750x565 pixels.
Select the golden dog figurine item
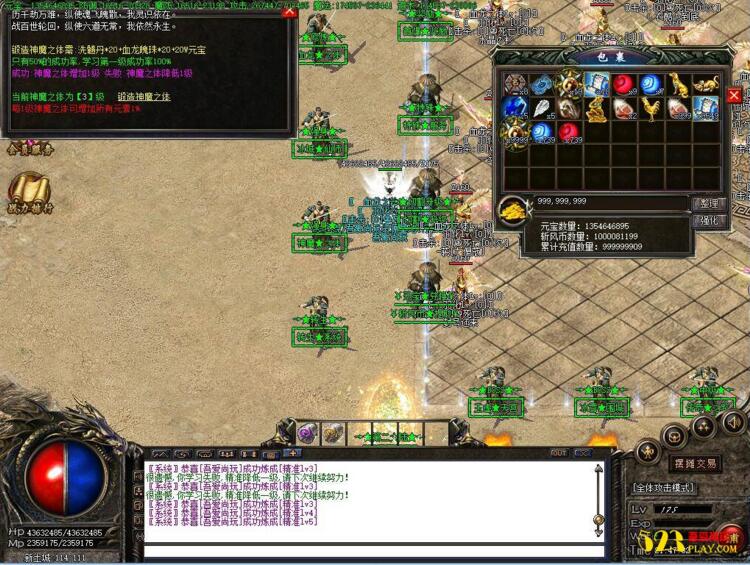coord(680,85)
